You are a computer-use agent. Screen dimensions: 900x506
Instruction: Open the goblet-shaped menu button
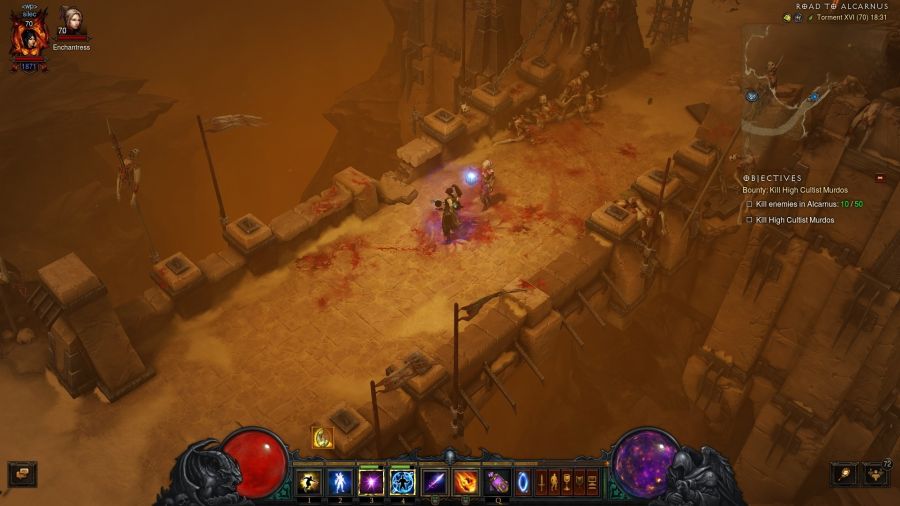(567, 483)
